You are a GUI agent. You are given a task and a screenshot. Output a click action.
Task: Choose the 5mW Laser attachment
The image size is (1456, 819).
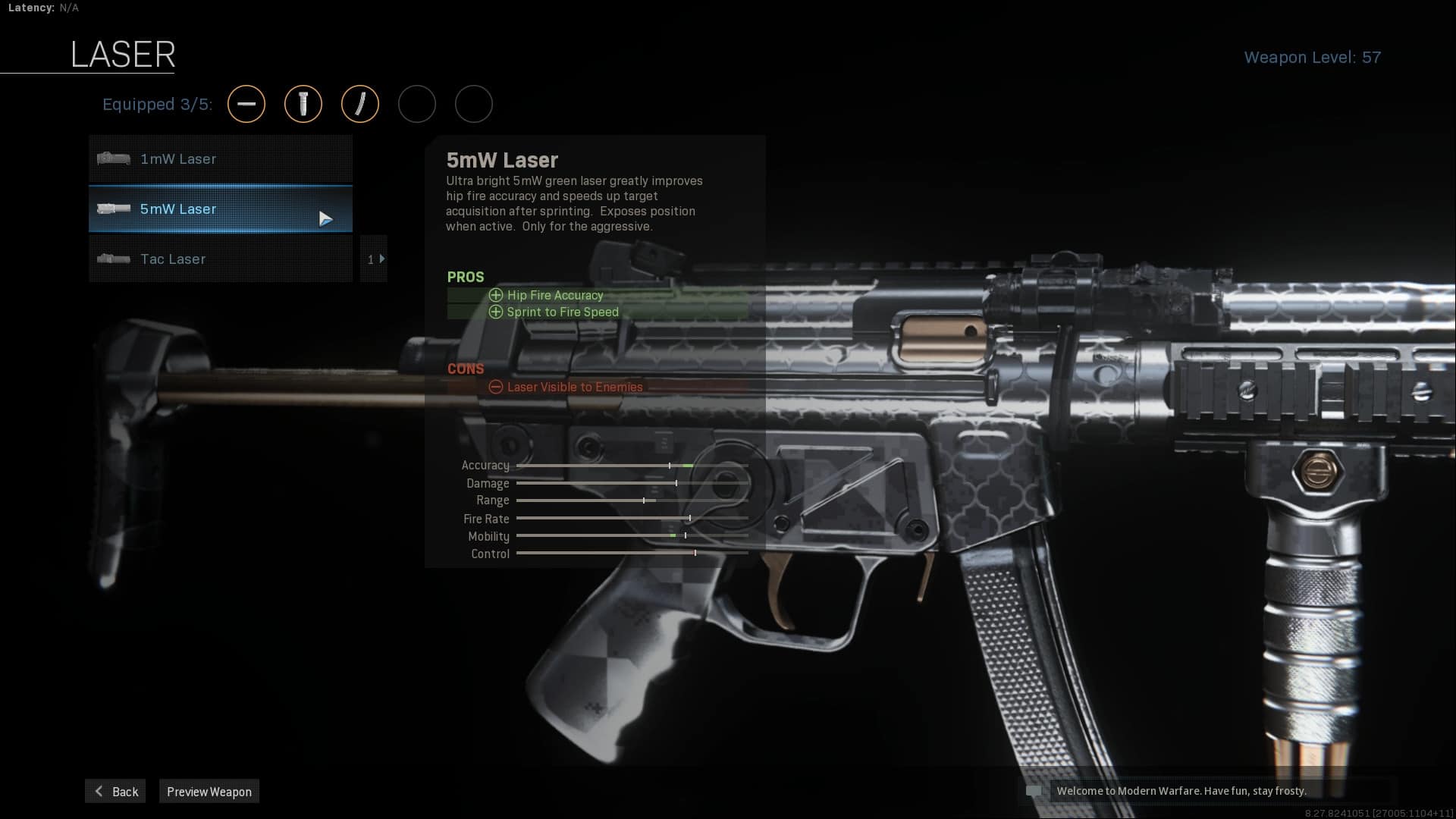click(220, 209)
